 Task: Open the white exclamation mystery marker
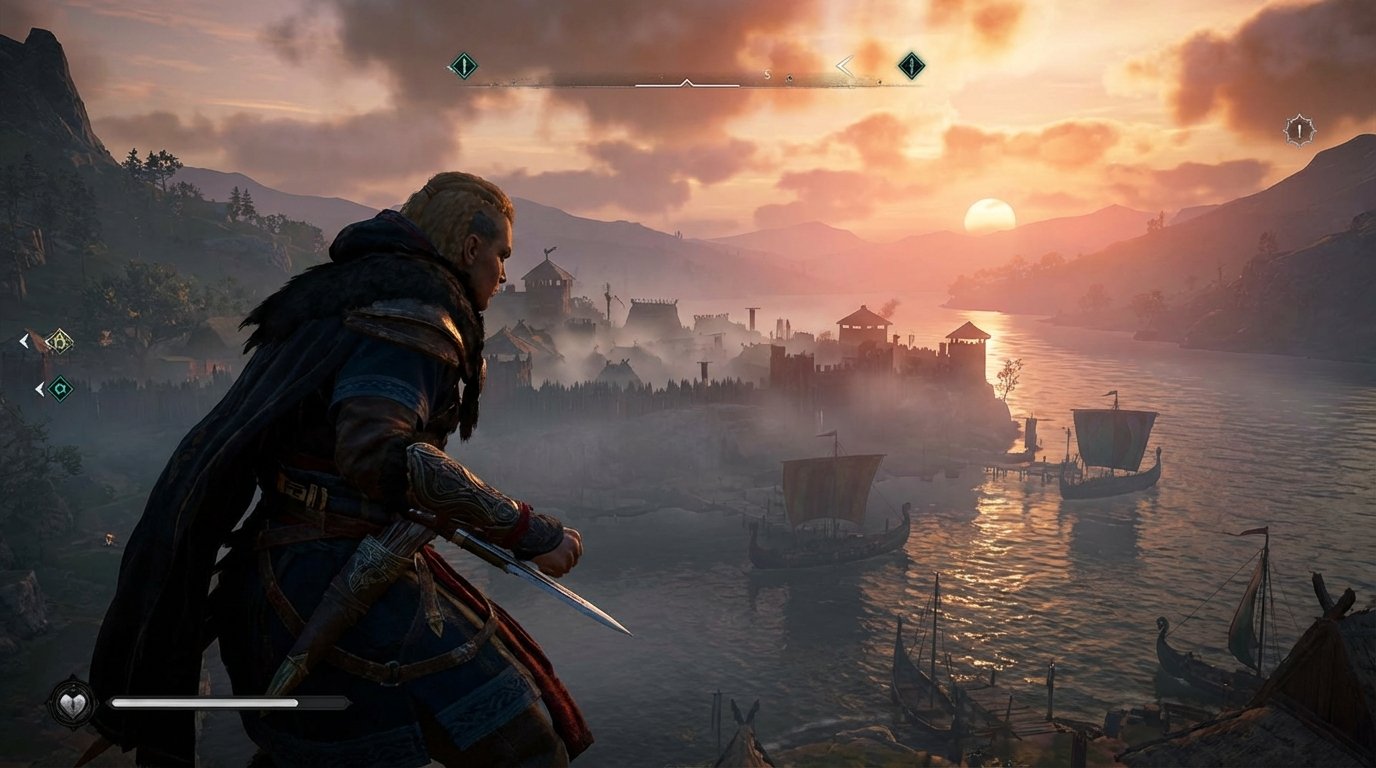(x=1300, y=130)
